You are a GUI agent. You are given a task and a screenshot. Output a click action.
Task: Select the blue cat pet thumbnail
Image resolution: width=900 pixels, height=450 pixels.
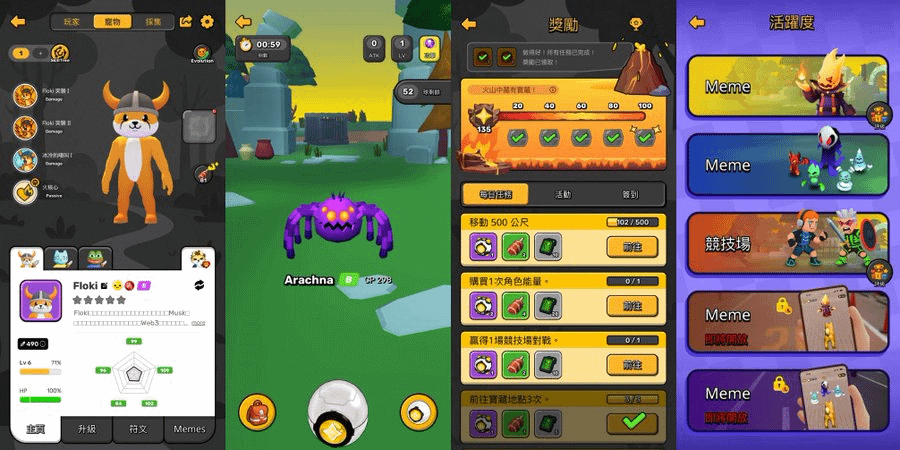(63, 258)
